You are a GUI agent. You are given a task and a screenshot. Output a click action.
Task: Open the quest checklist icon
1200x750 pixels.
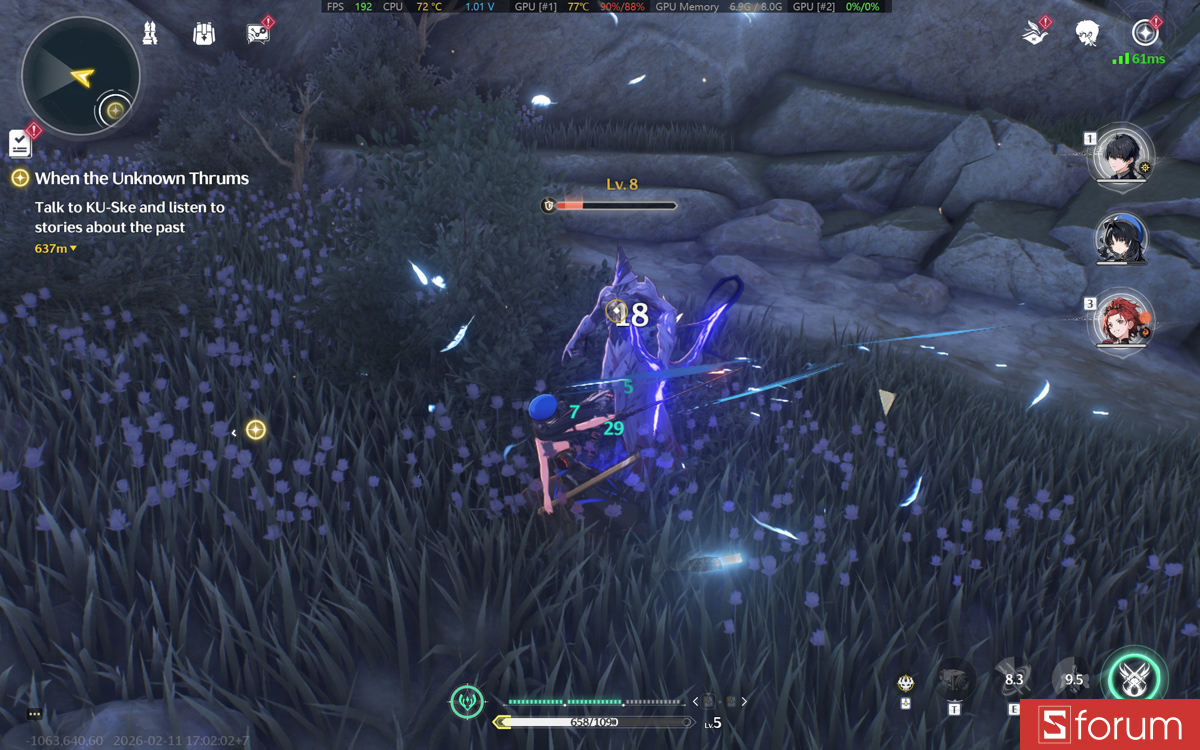click(20, 143)
